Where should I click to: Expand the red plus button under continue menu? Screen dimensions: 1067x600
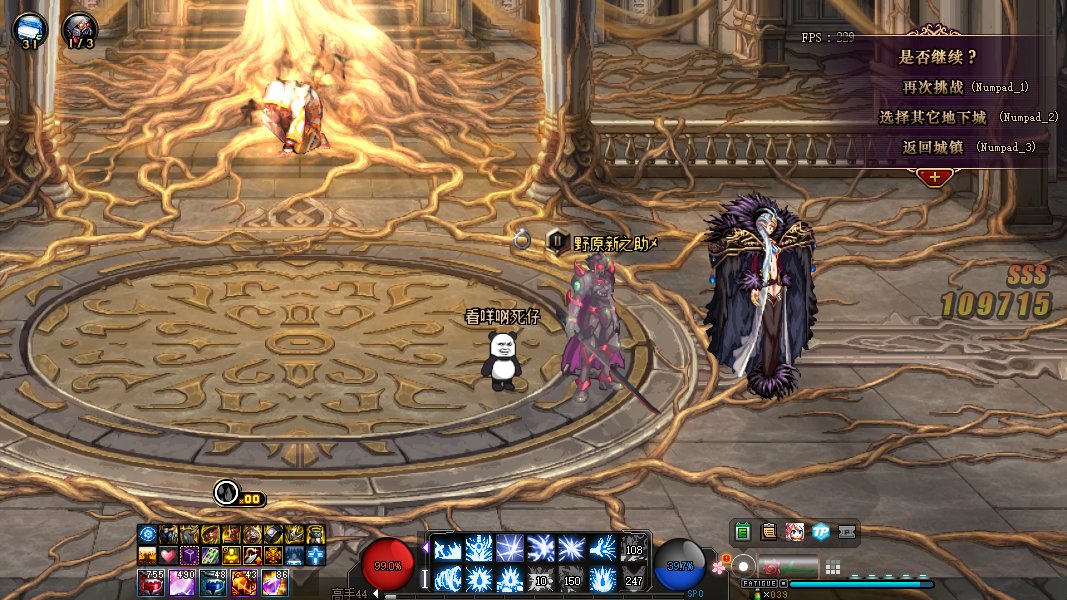pos(934,177)
